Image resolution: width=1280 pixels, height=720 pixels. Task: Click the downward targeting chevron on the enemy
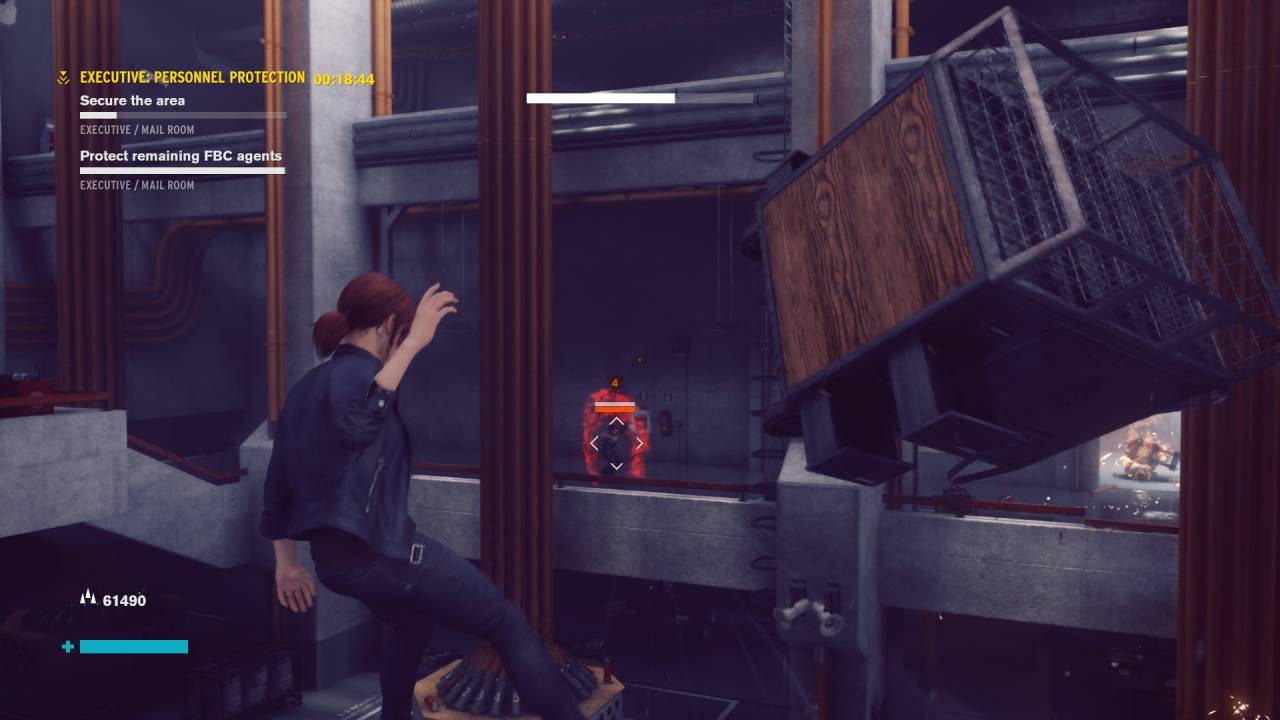tap(616, 465)
